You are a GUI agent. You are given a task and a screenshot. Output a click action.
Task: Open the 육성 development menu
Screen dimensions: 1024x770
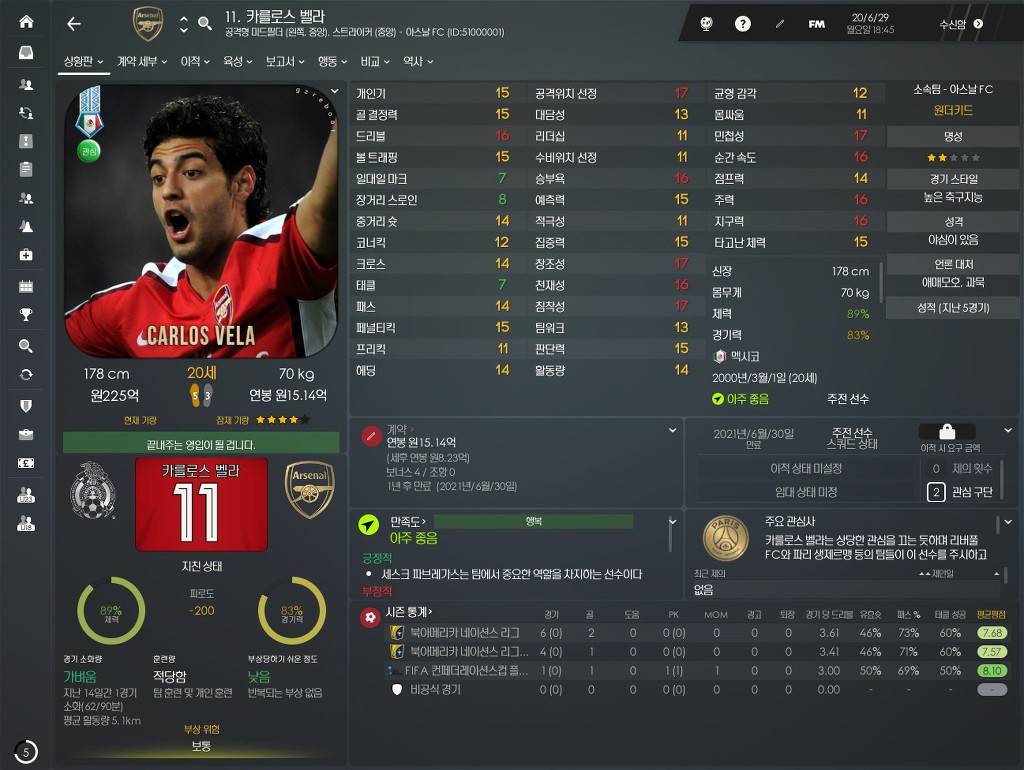click(x=237, y=62)
